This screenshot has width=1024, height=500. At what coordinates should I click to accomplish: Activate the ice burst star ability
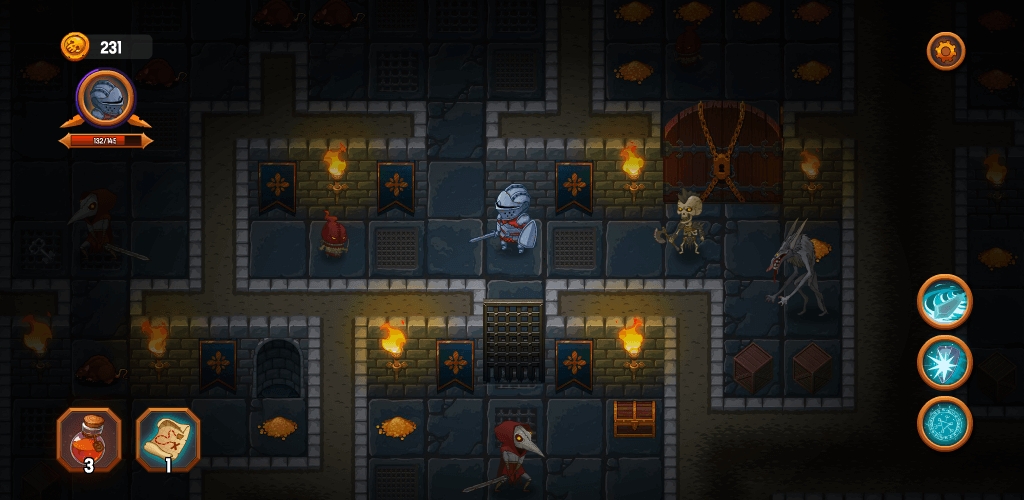coord(945,362)
